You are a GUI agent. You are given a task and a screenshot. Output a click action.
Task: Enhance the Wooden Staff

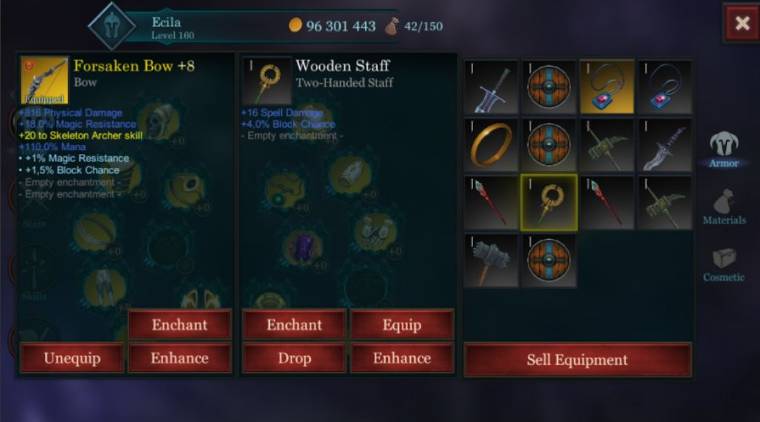click(402, 358)
